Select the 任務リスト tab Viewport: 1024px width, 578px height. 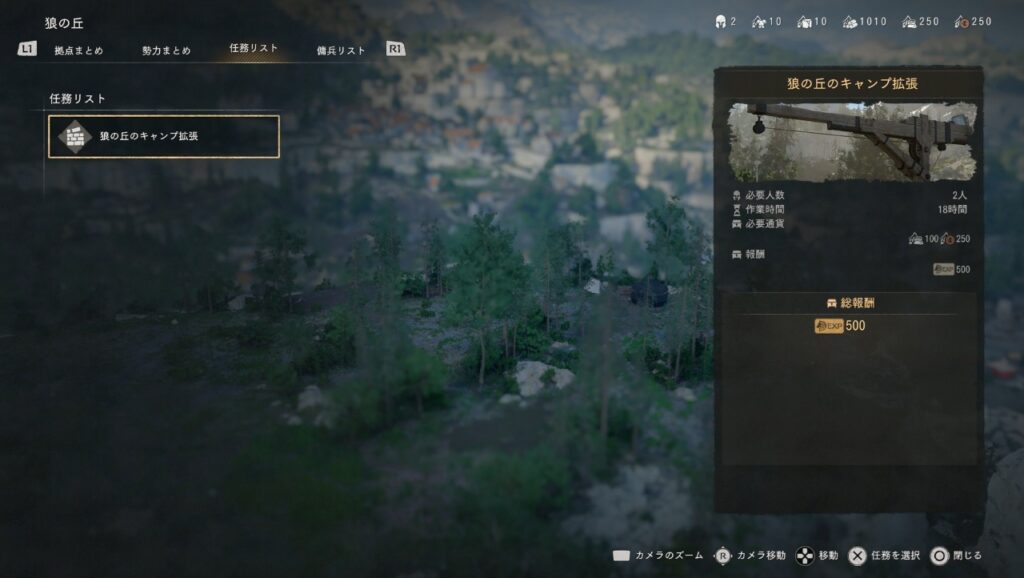[253, 48]
